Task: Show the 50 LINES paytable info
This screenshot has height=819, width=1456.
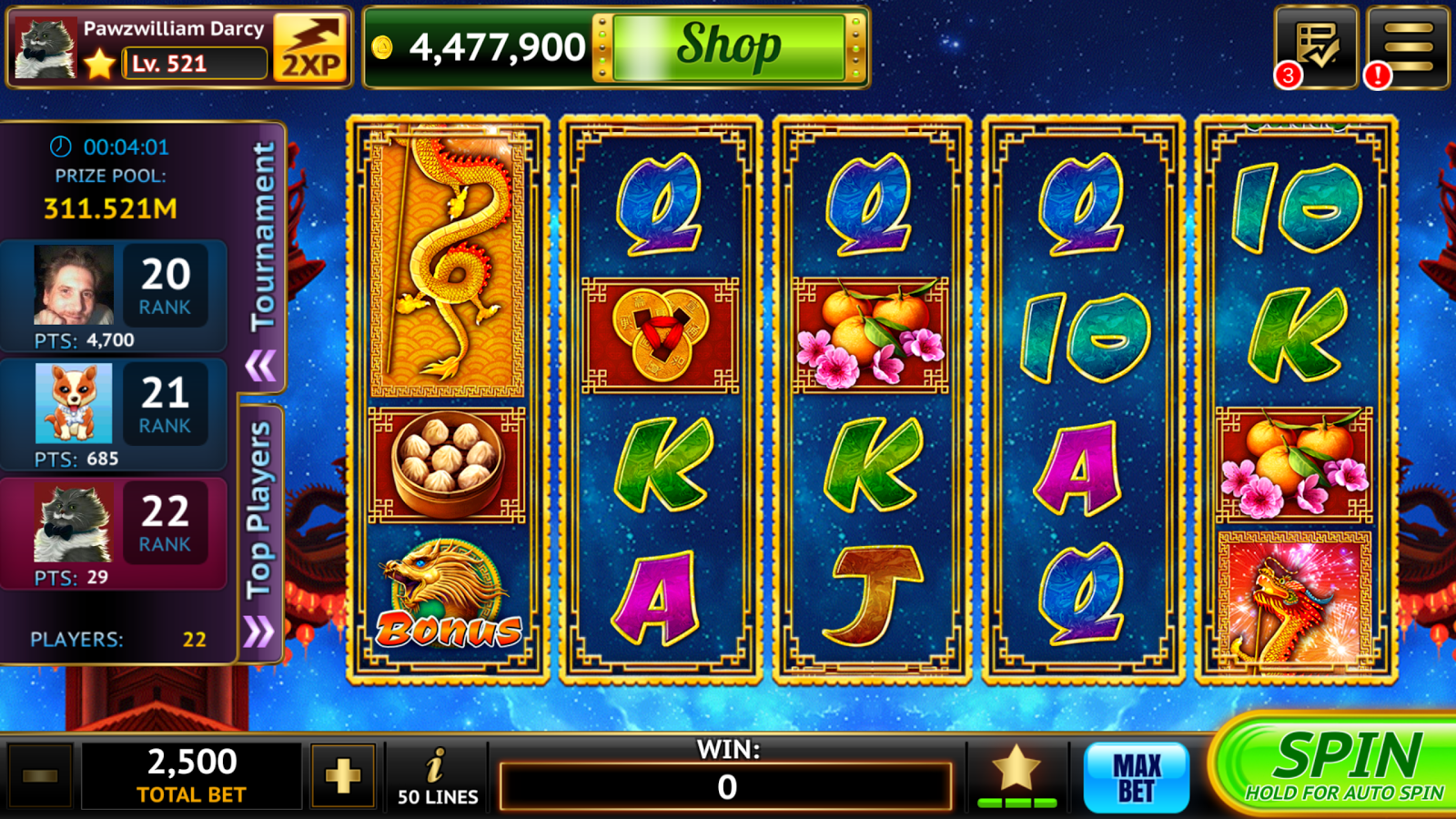Action: (438, 776)
